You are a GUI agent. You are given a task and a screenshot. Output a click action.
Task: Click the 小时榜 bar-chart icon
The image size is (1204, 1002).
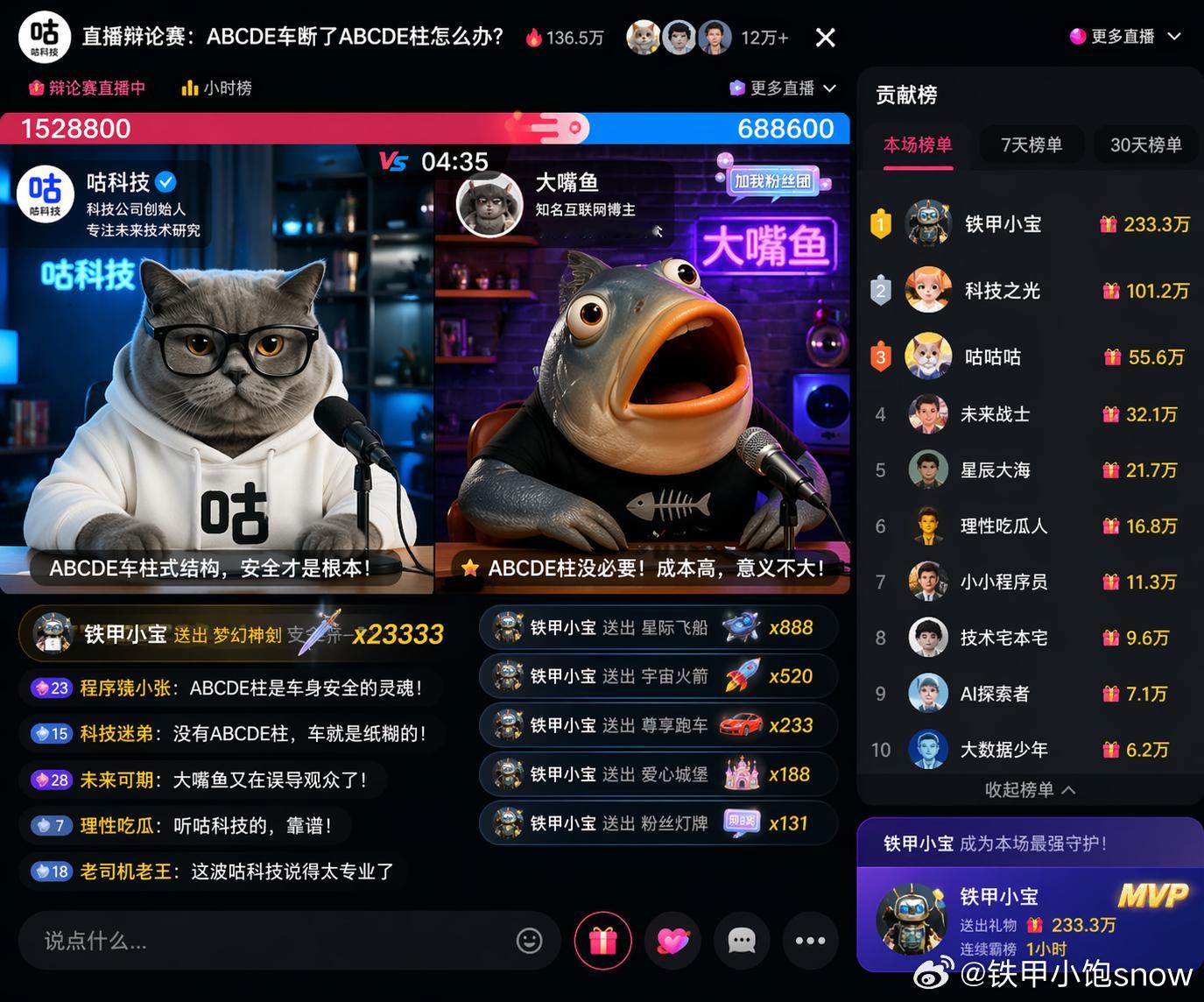pyautogui.click(x=191, y=88)
